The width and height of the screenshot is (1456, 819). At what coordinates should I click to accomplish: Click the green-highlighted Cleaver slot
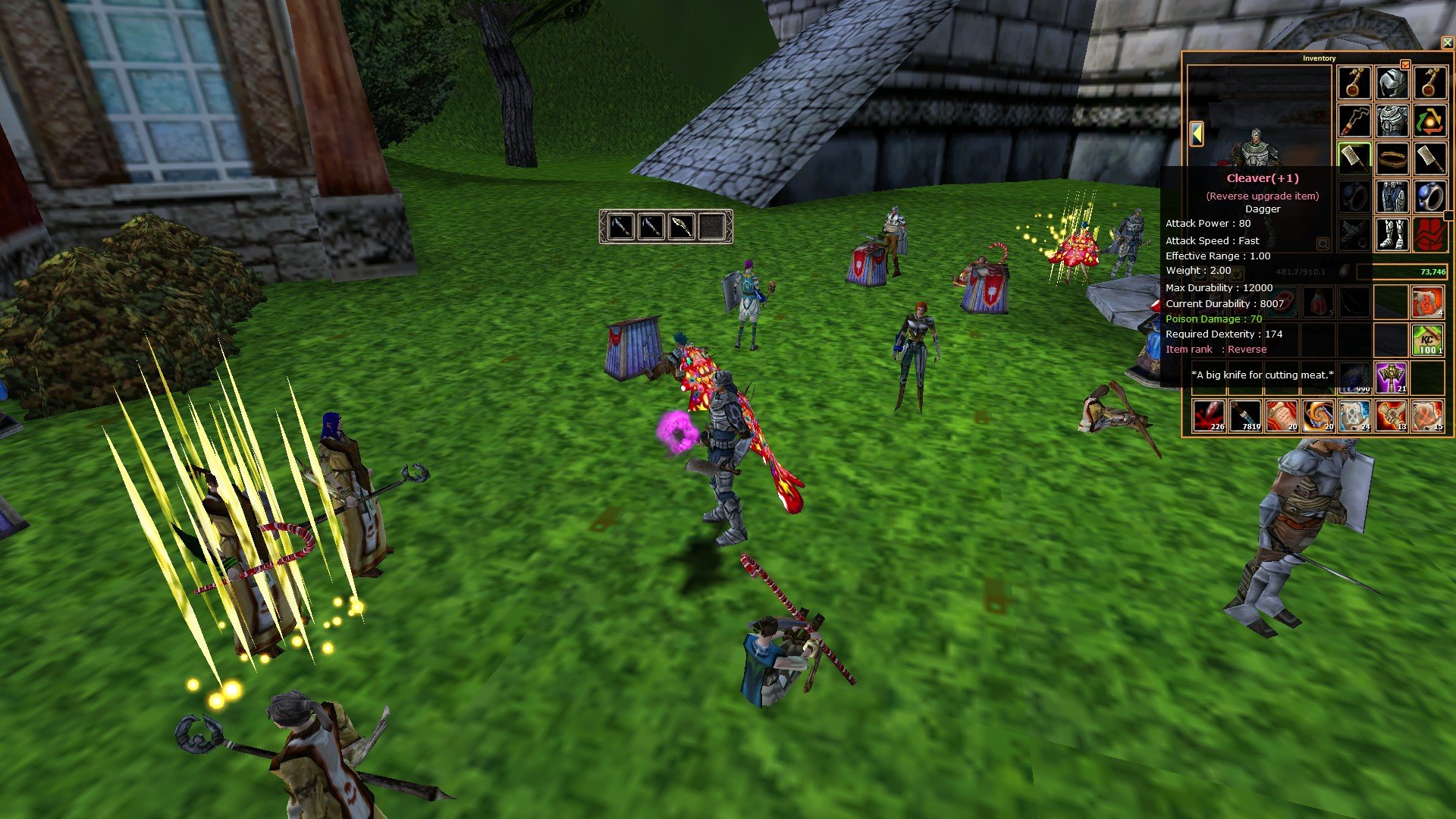(1354, 158)
